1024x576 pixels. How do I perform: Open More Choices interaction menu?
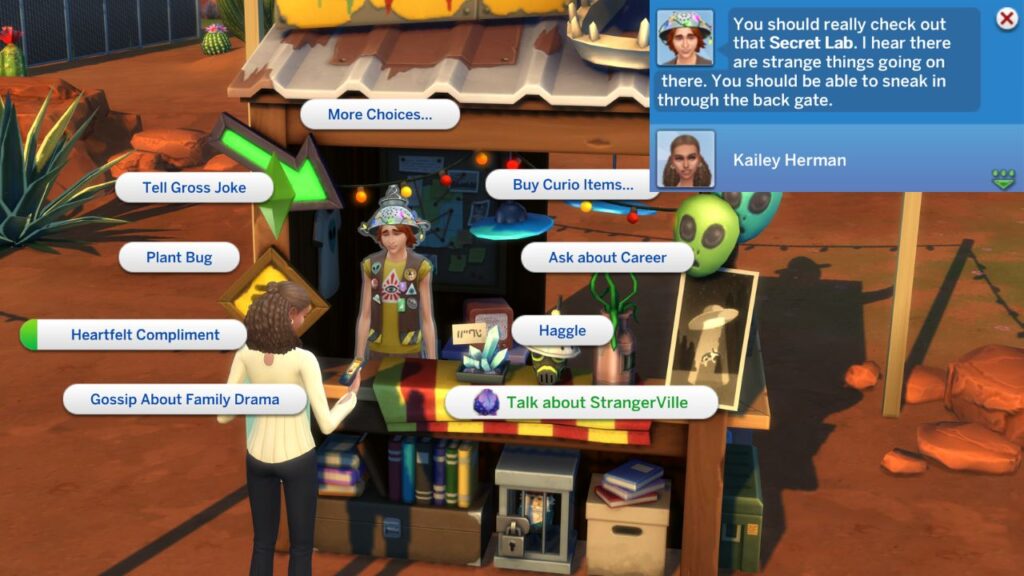pyautogui.click(x=380, y=114)
